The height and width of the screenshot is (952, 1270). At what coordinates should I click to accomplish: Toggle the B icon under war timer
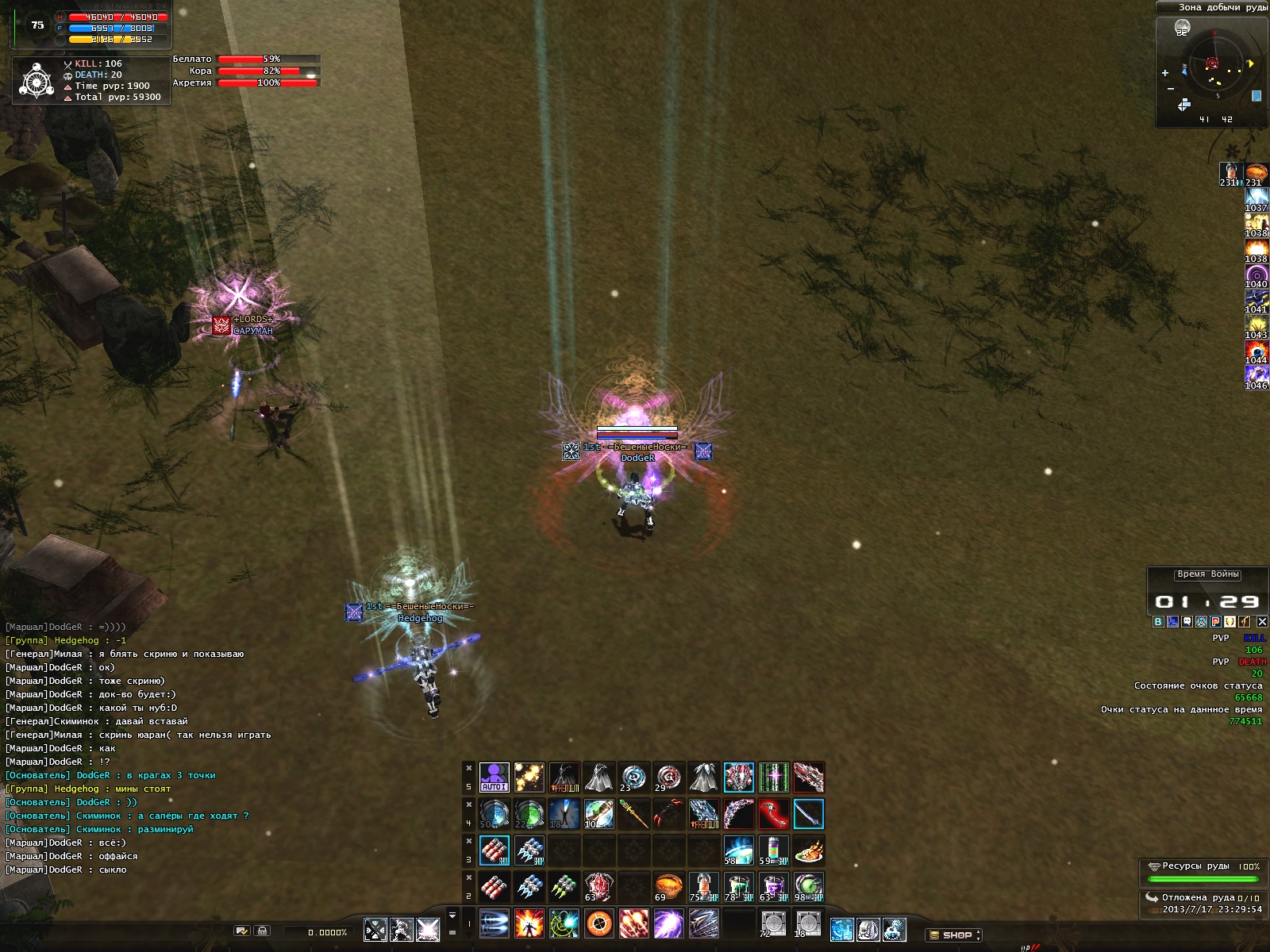[1158, 622]
